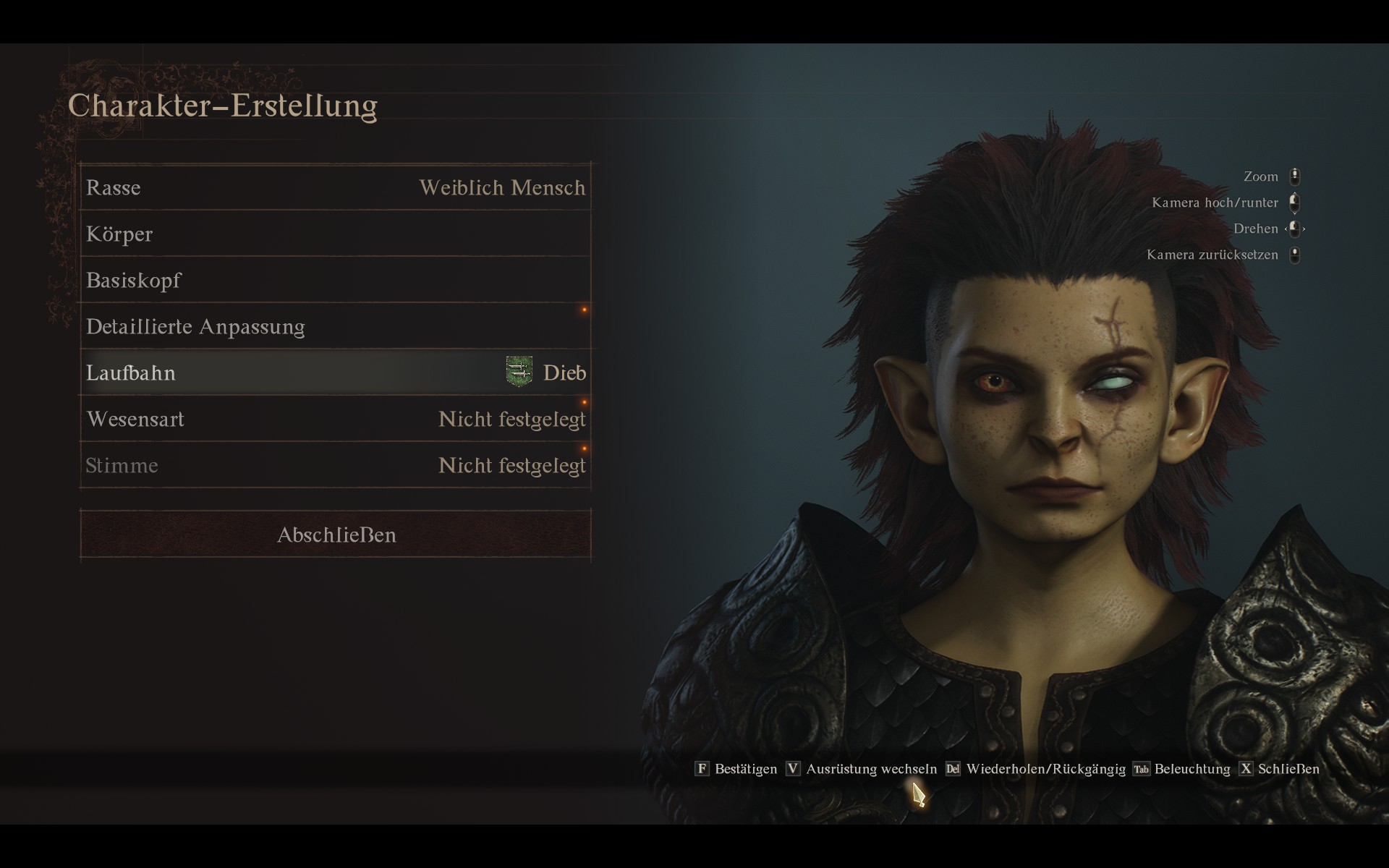The image size is (1389, 868).
Task: Select the Körper option
Action: (336, 234)
